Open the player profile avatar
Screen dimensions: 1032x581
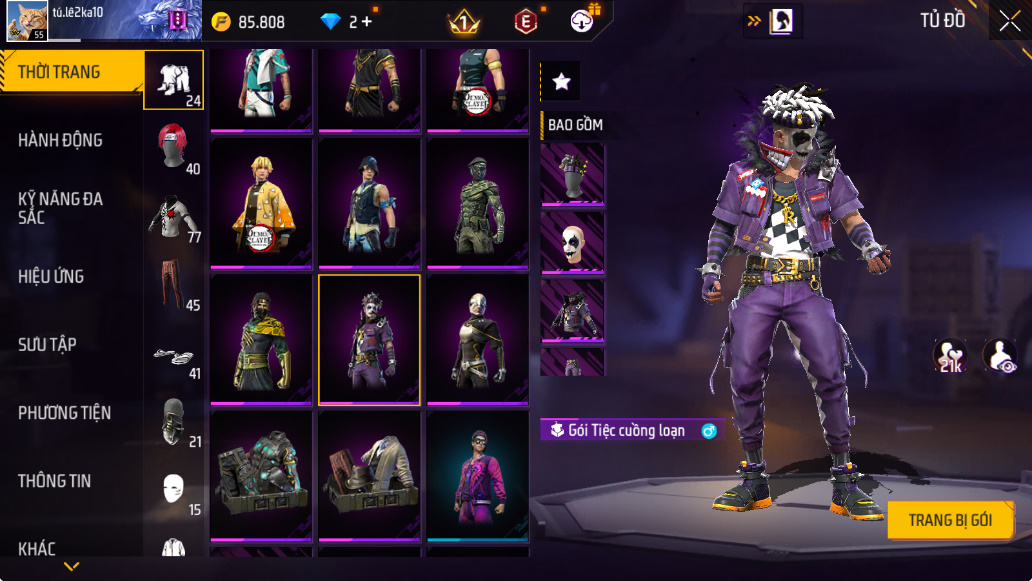point(27,21)
